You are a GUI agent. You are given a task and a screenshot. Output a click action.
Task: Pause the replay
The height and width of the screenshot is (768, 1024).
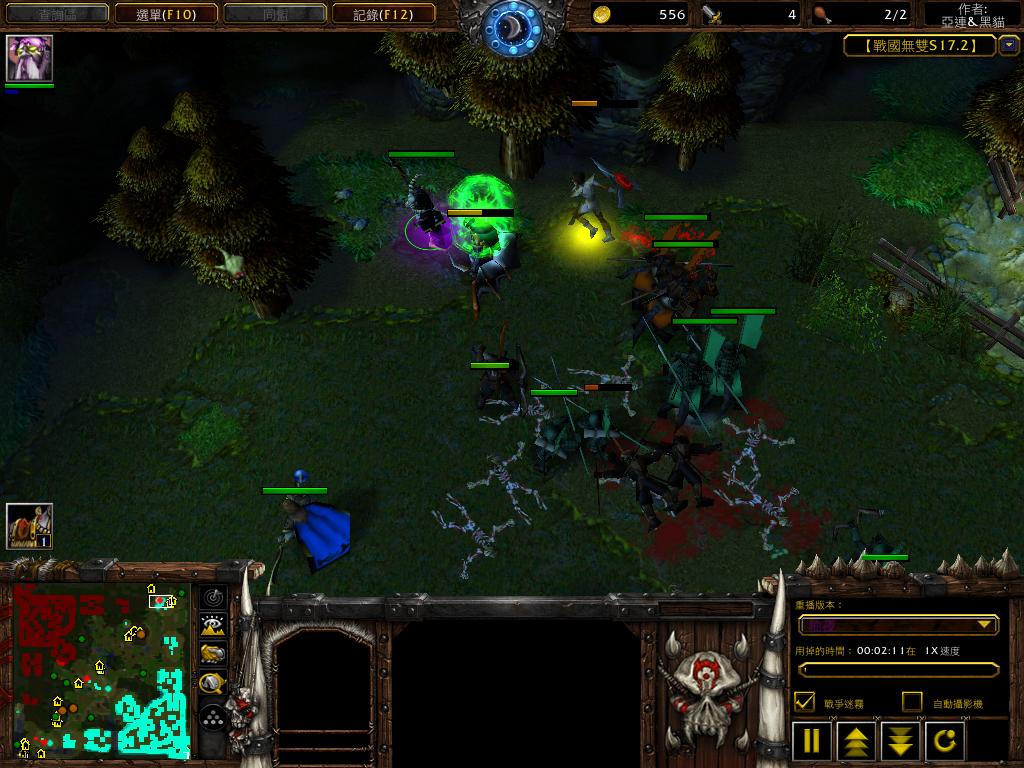[x=812, y=741]
